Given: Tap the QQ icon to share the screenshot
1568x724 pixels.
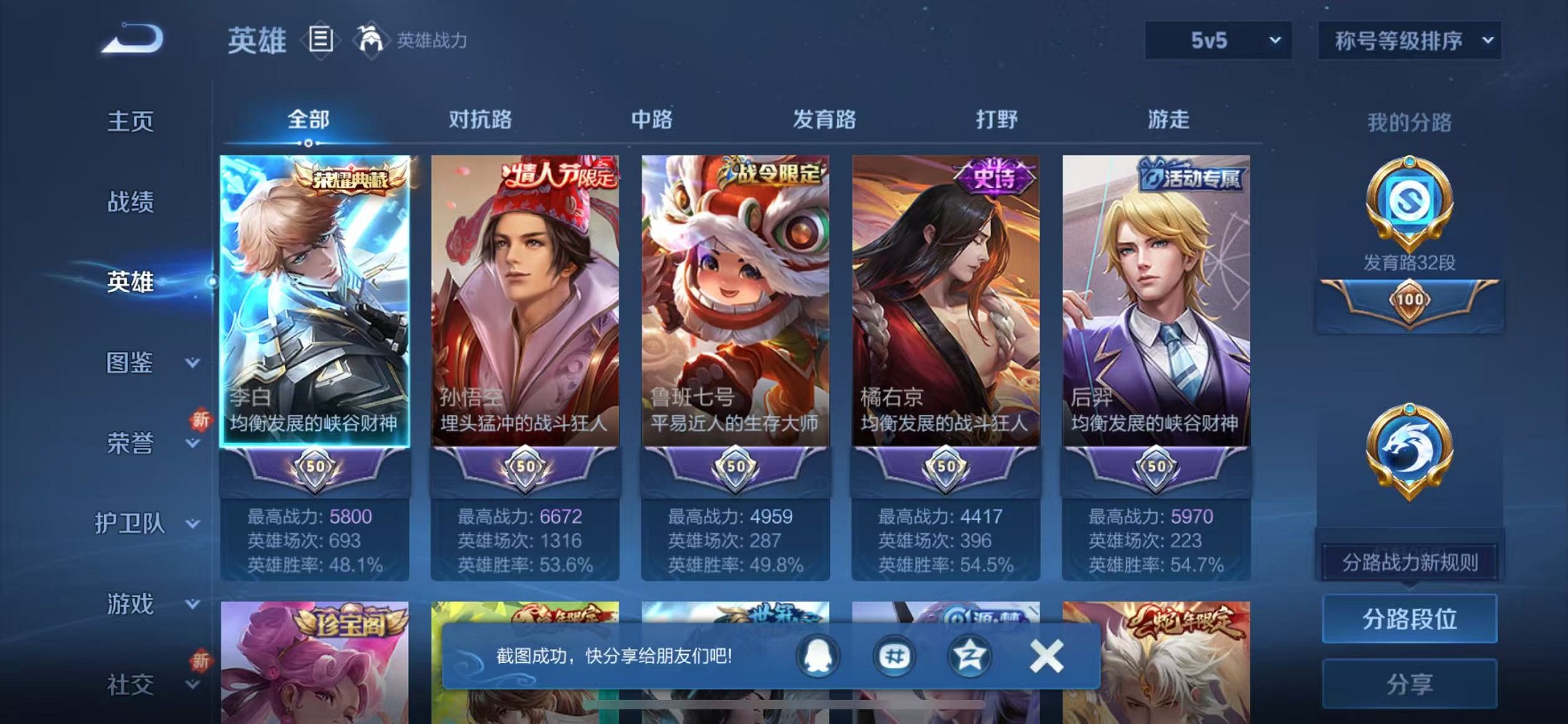Looking at the screenshot, I should [x=817, y=655].
